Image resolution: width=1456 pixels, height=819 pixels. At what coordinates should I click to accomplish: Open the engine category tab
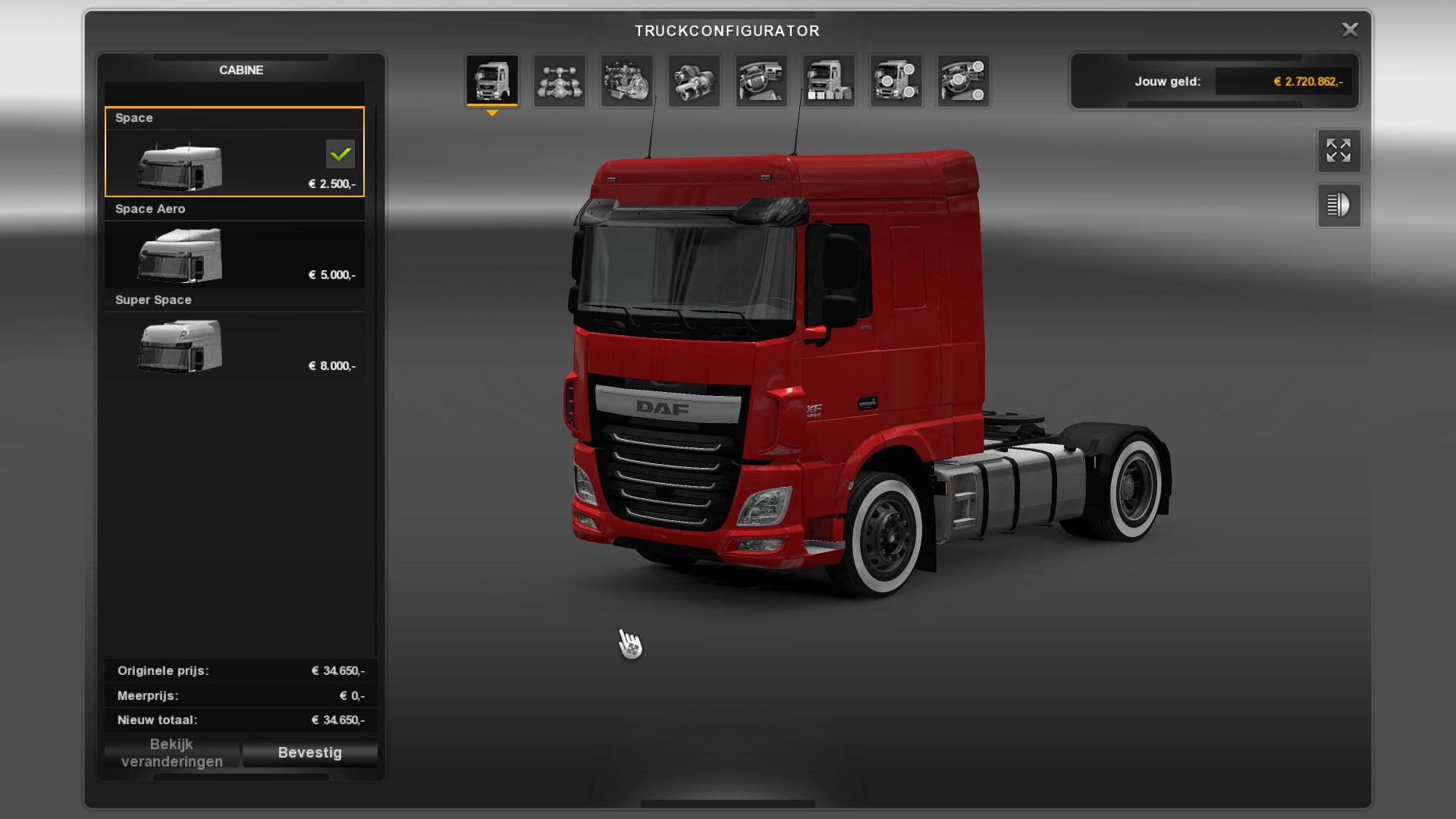point(627,80)
